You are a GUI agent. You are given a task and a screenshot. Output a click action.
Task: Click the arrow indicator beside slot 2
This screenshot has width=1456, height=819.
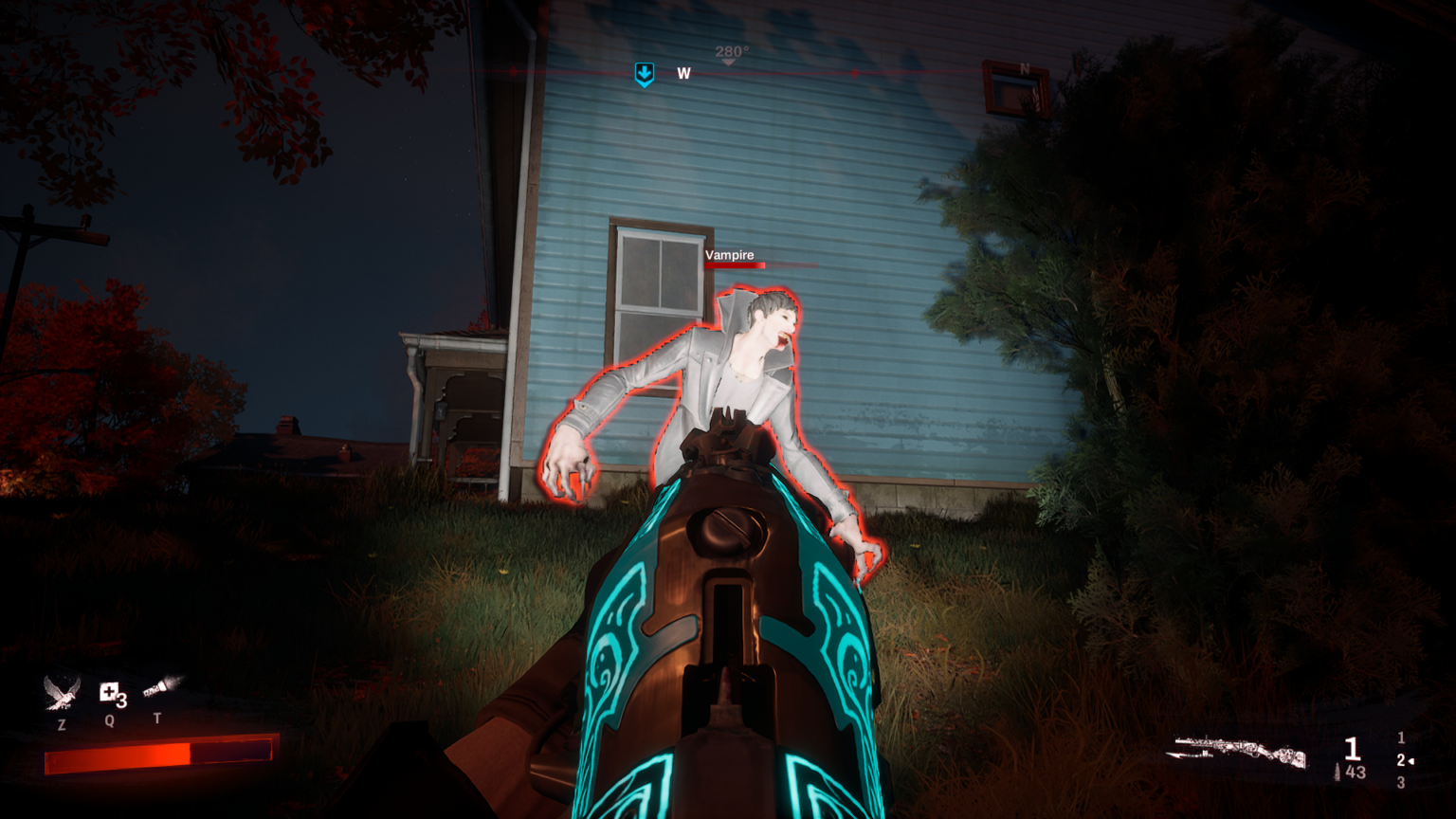tap(1411, 759)
